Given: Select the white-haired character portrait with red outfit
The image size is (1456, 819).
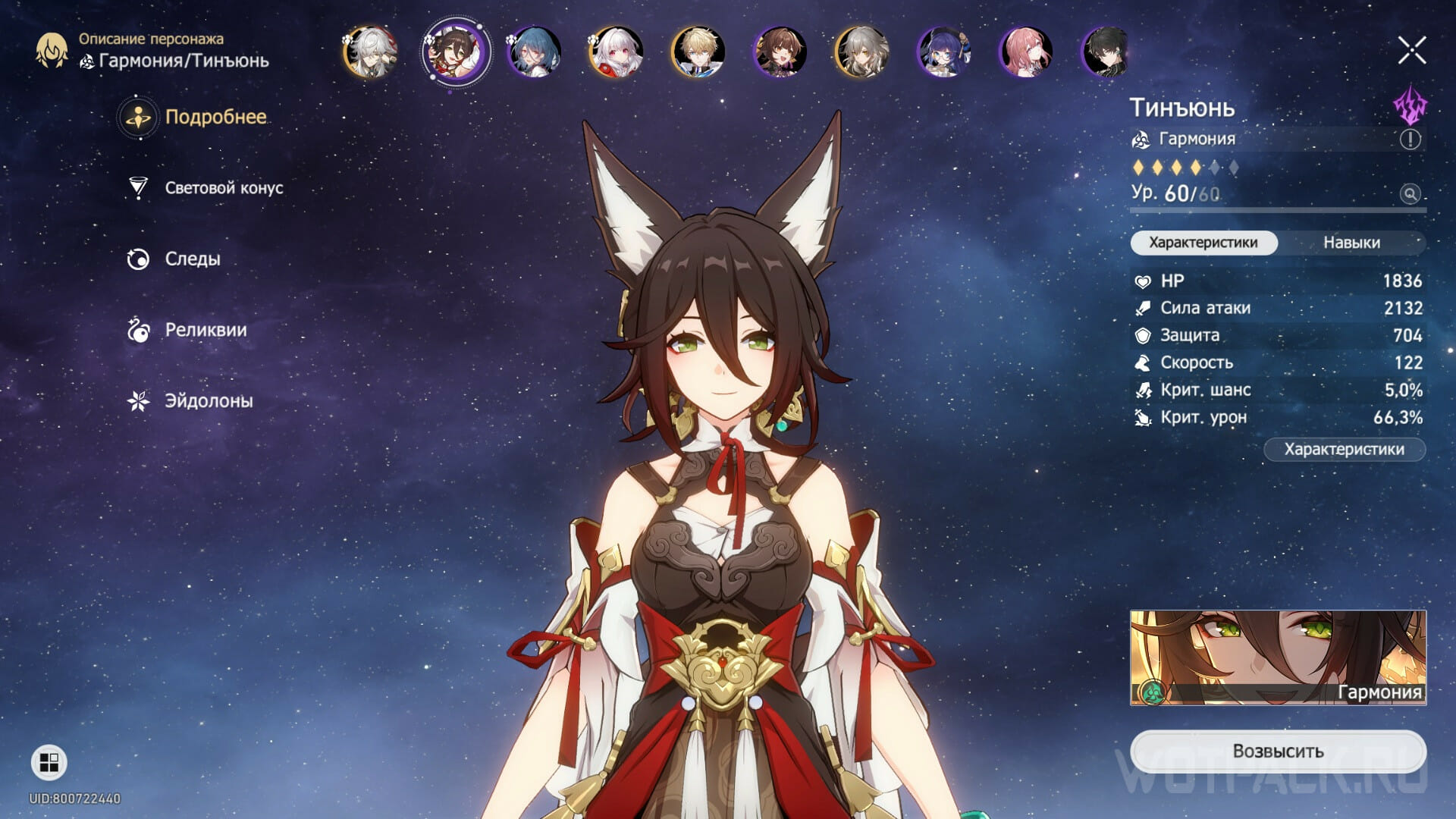Looking at the screenshot, I should [x=616, y=52].
